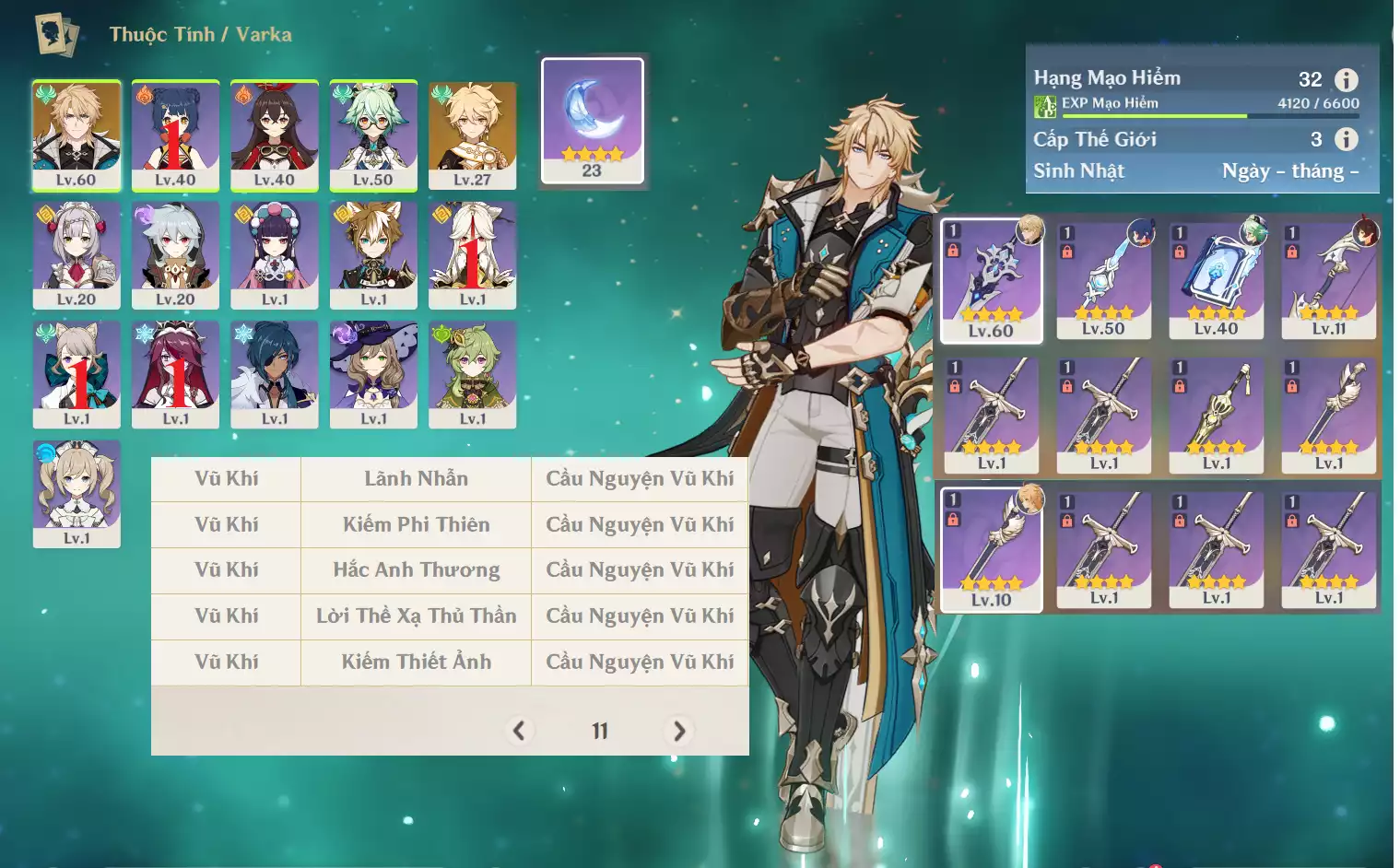The width and height of the screenshot is (1400, 868).
Task: Select the Hắc Anh Thương row
Action: 416,570
